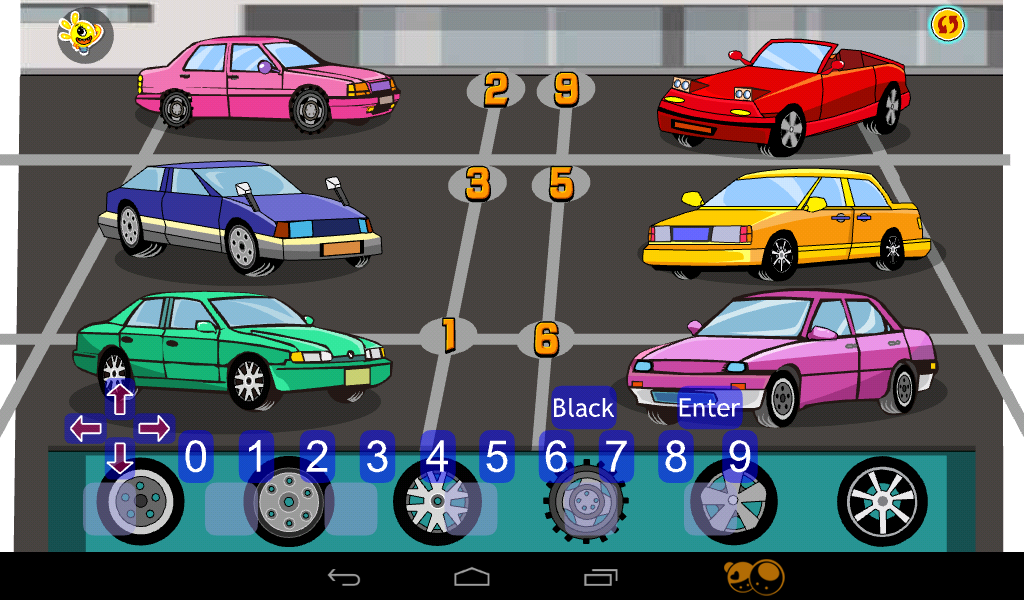Select the overlay digit 8 button
This screenshot has height=600, width=1024.
(x=676, y=457)
